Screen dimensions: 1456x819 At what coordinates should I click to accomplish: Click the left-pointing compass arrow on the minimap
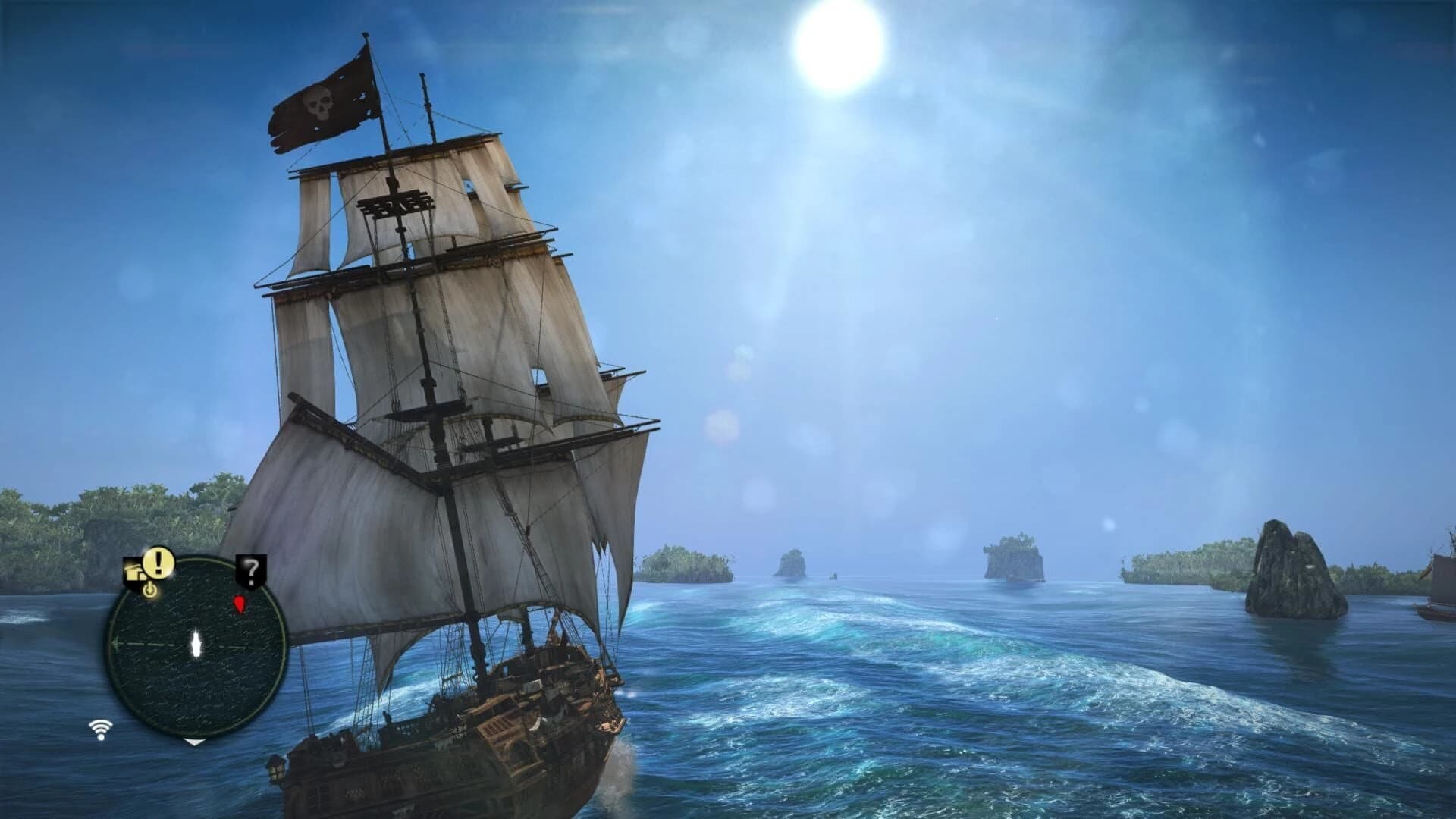point(117,643)
